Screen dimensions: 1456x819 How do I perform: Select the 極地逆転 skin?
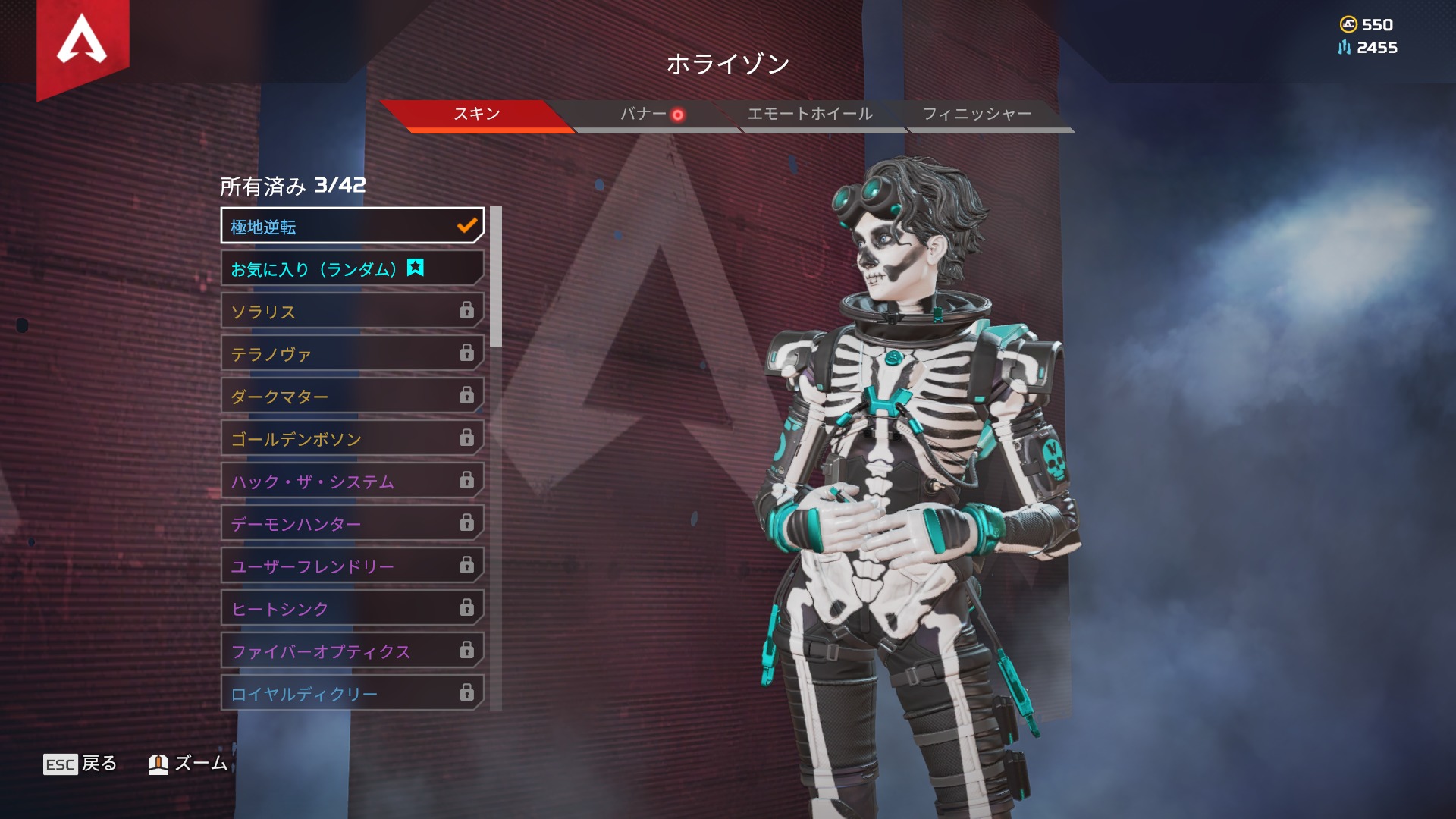click(352, 226)
